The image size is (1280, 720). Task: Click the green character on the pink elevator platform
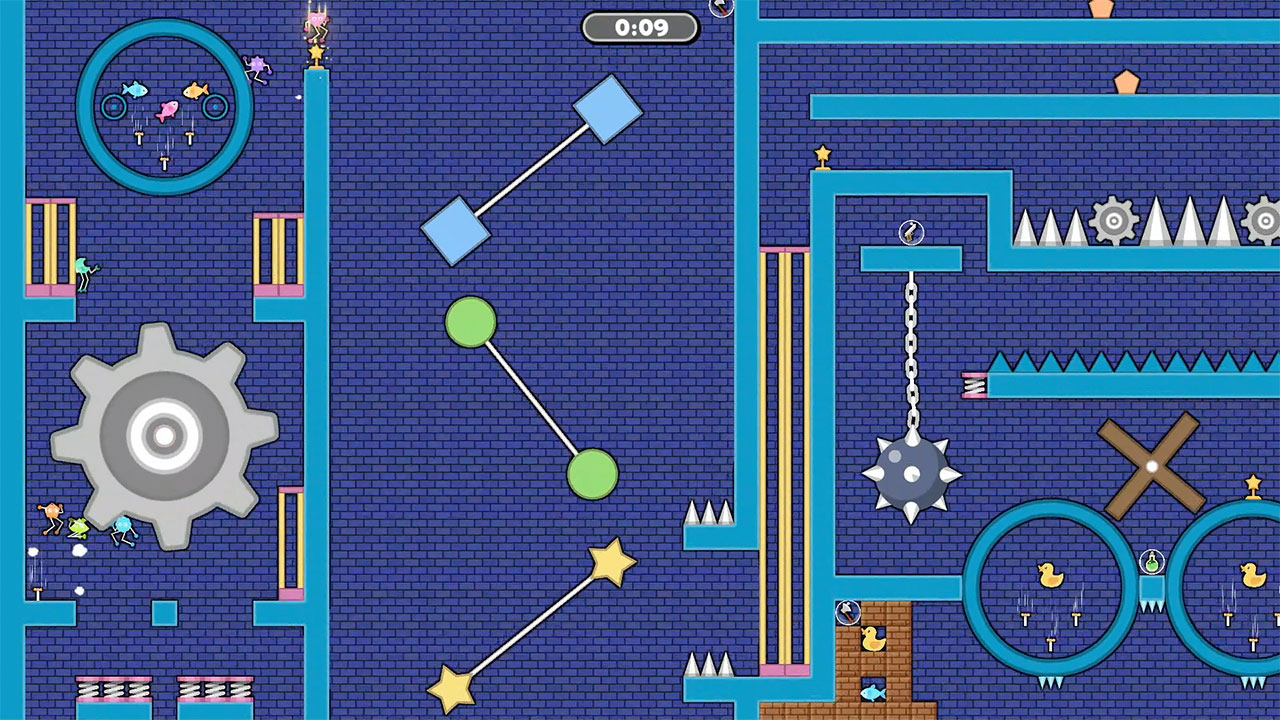pyautogui.click(x=82, y=265)
